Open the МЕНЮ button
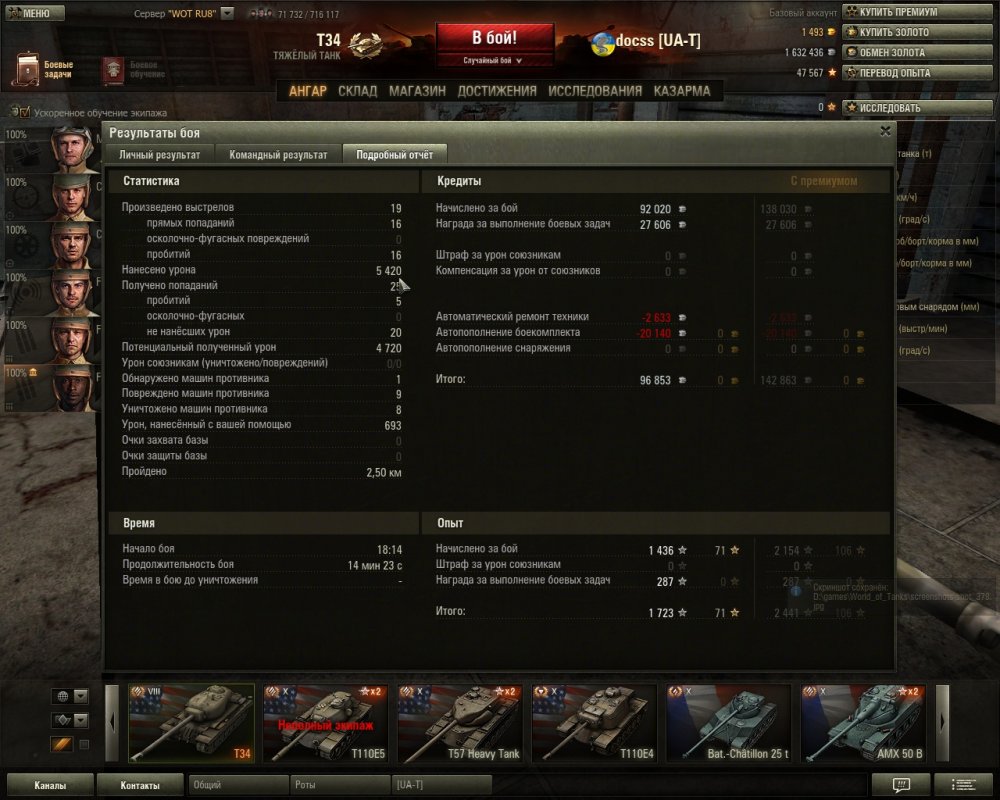Viewport: 1000px width, 800px height. tap(34, 14)
